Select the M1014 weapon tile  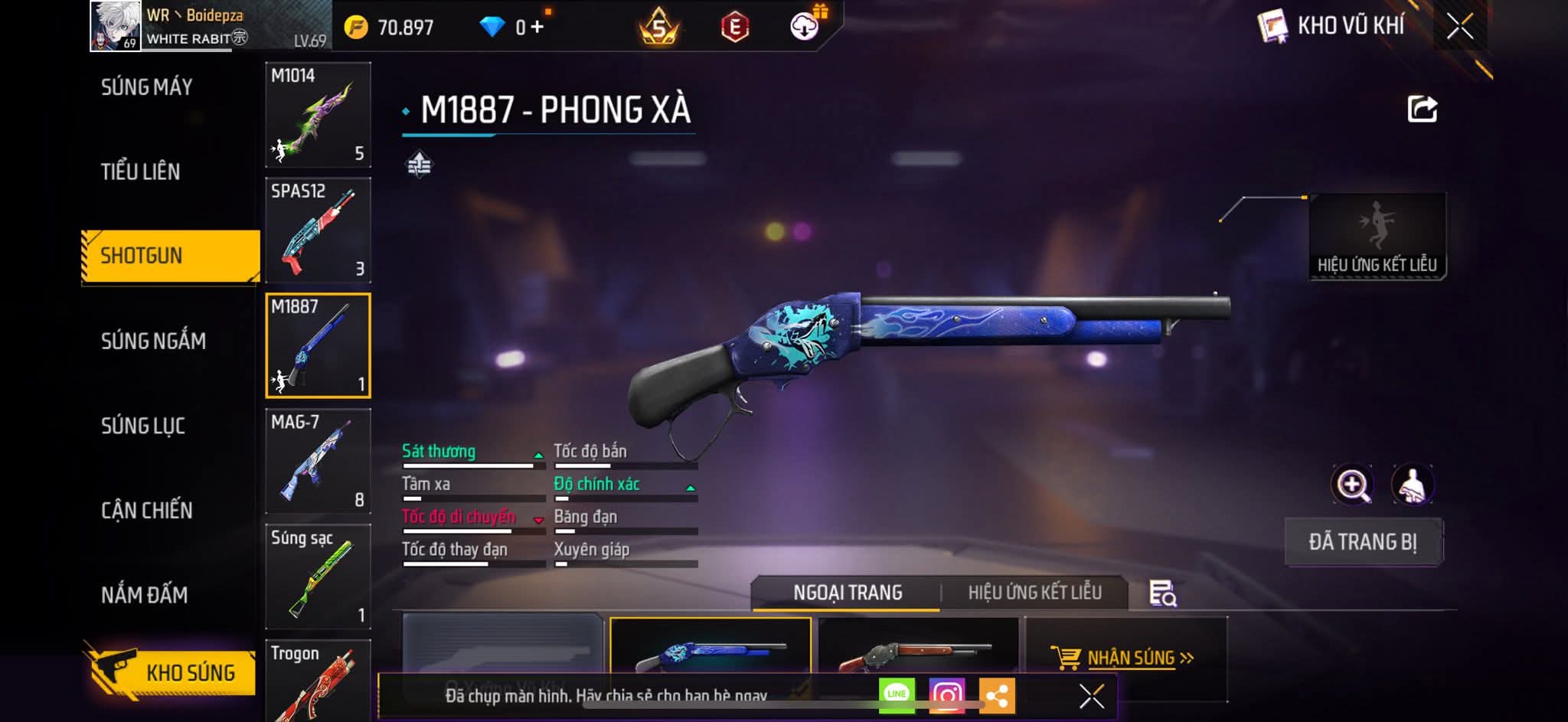coord(318,115)
